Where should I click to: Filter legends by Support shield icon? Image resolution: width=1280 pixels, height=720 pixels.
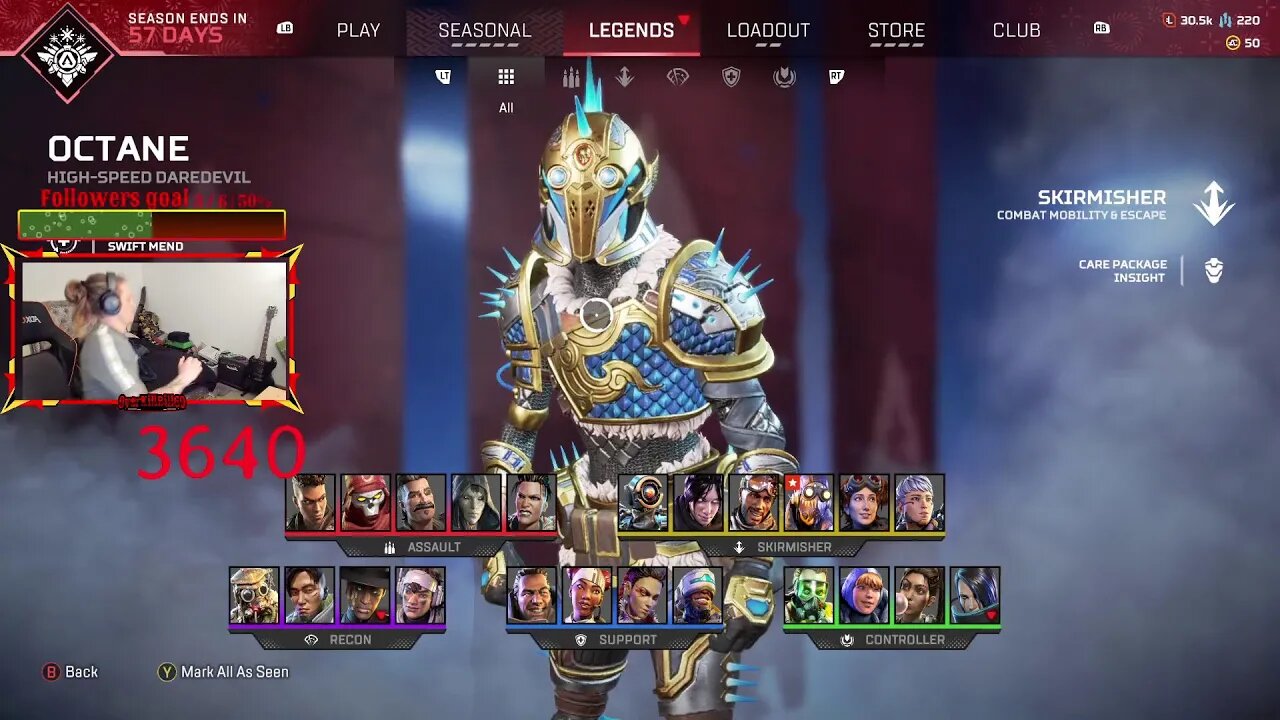731,78
